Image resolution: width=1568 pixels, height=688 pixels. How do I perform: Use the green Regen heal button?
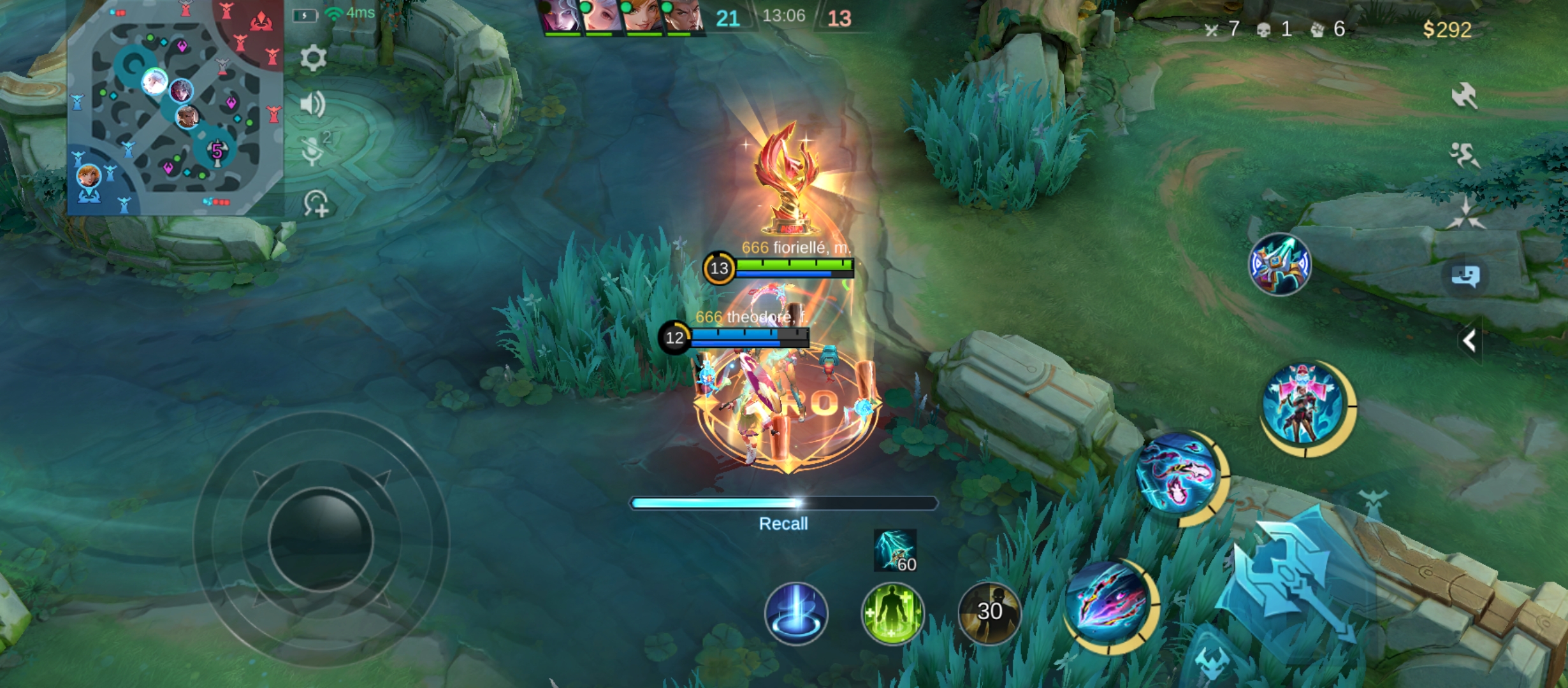(x=892, y=613)
